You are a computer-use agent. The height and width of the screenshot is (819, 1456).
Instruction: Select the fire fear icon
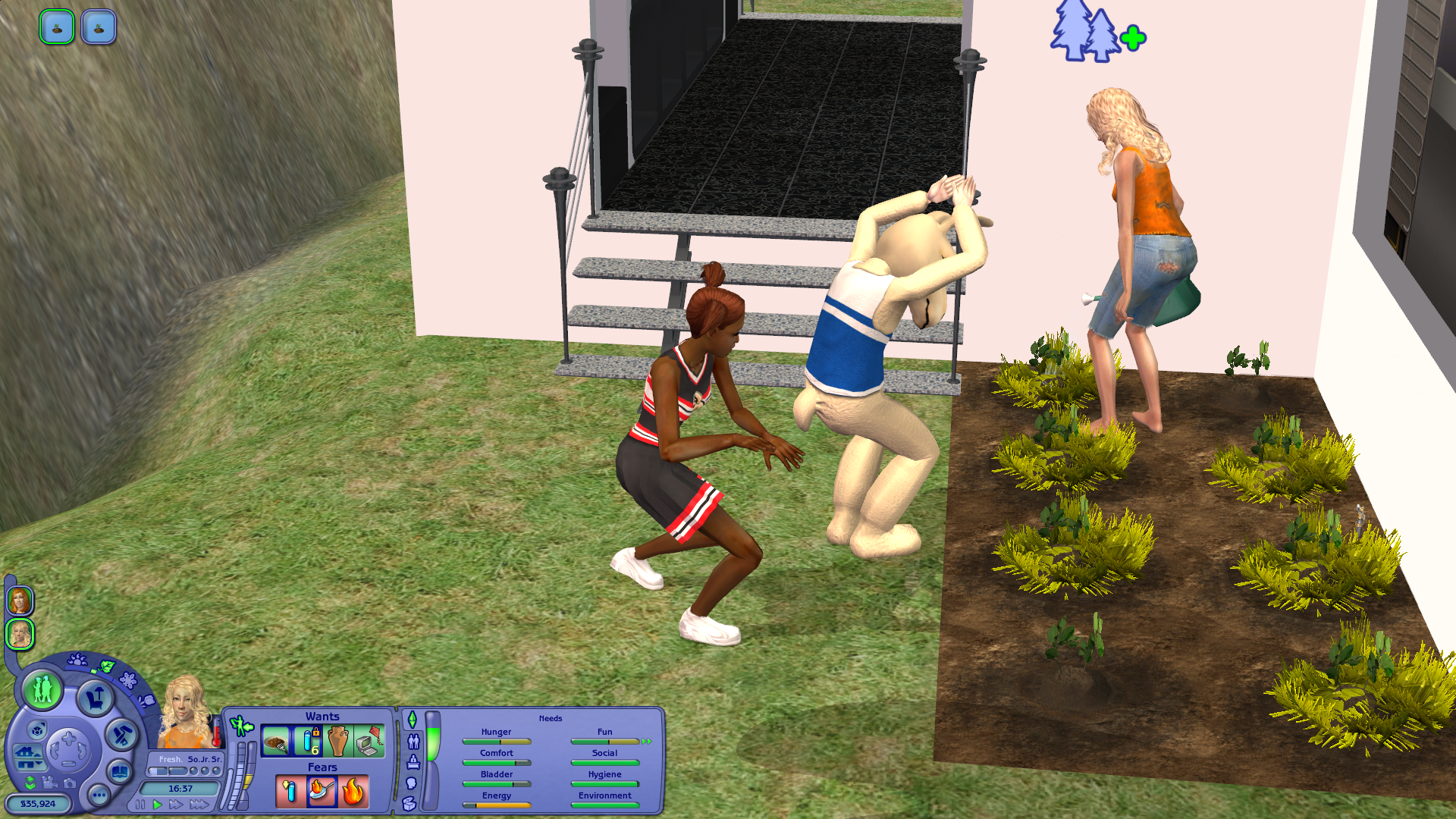pyautogui.click(x=353, y=792)
